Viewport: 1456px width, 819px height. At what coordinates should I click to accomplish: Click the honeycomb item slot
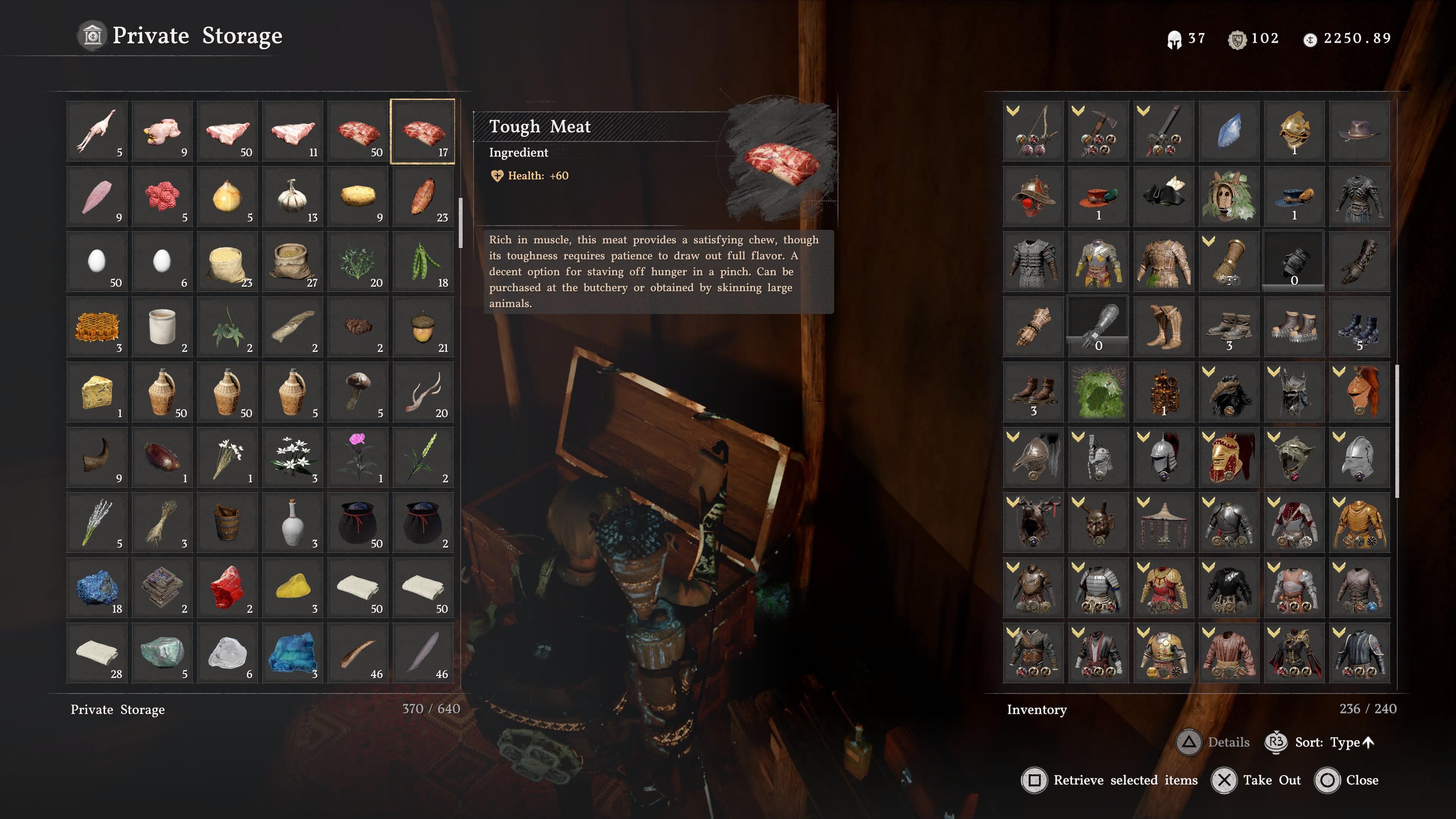pyautogui.click(x=97, y=327)
